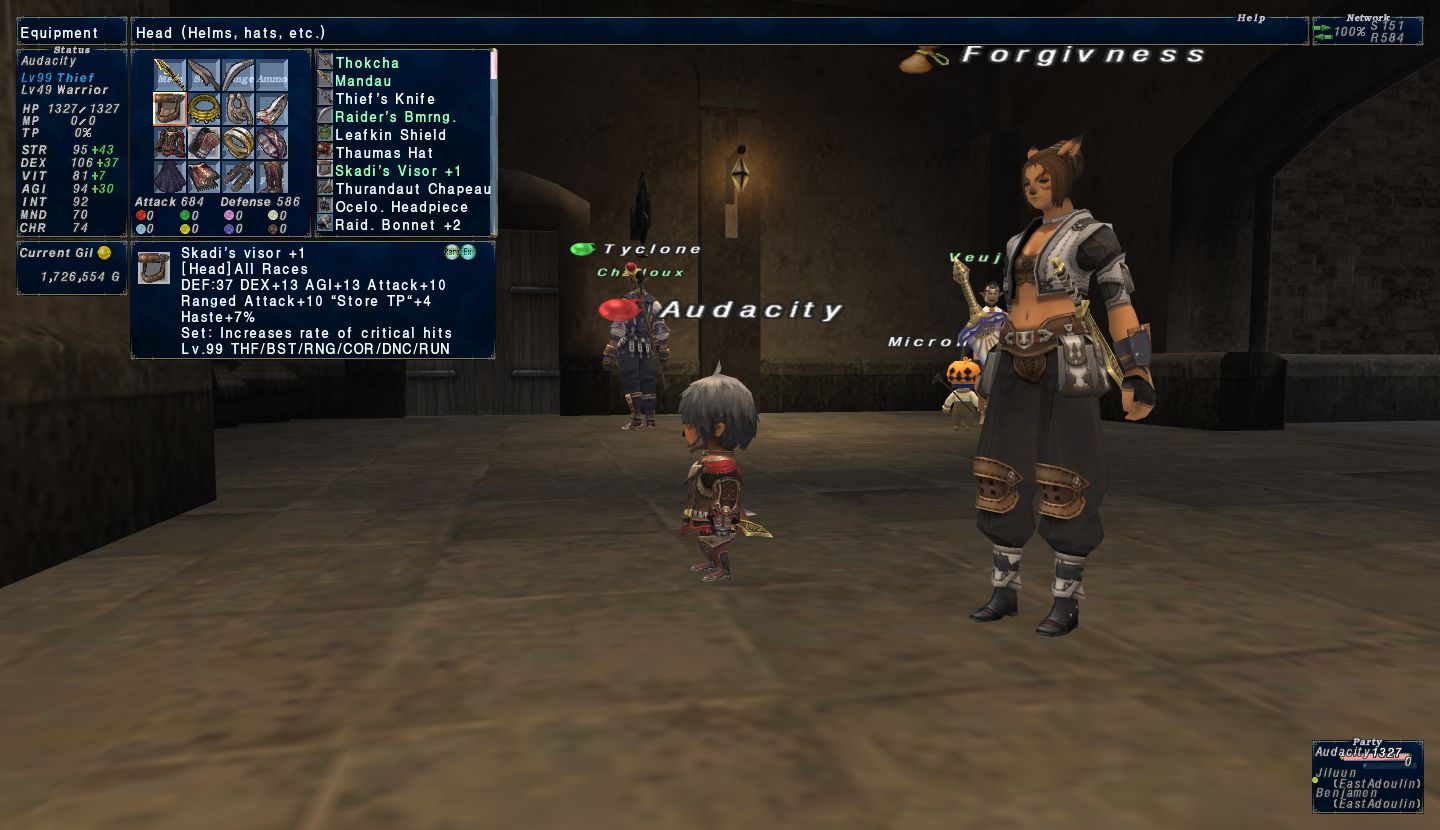Pick the Ocelo. Headpiece entry
Viewport: 1440px width, 830px height.
(401, 207)
